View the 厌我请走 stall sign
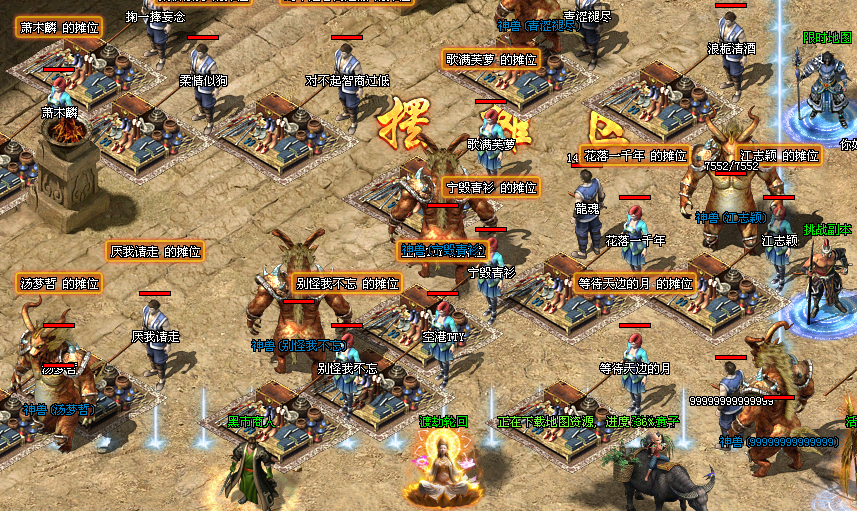This screenshot has width=857, height=511. coord(155,251)
